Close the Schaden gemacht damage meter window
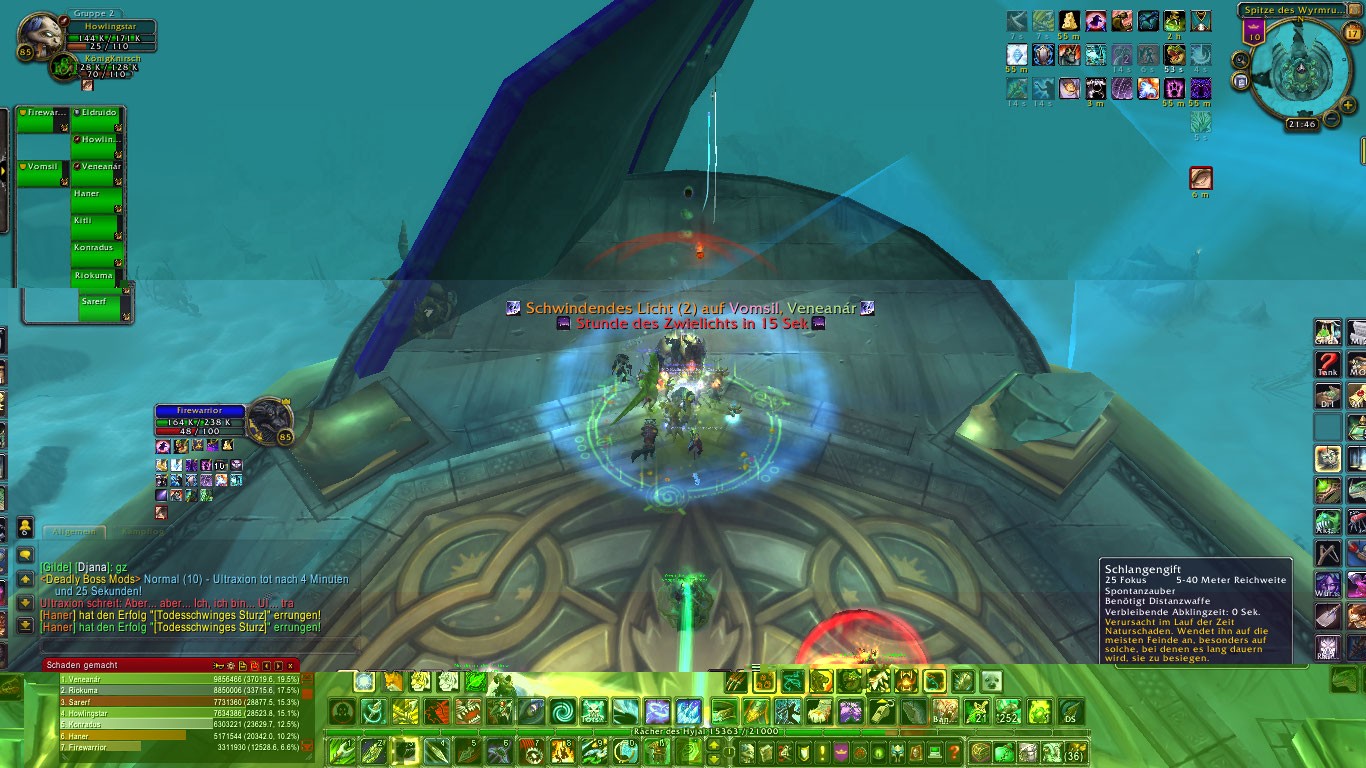1366x768 pixels. pos(291,665)
